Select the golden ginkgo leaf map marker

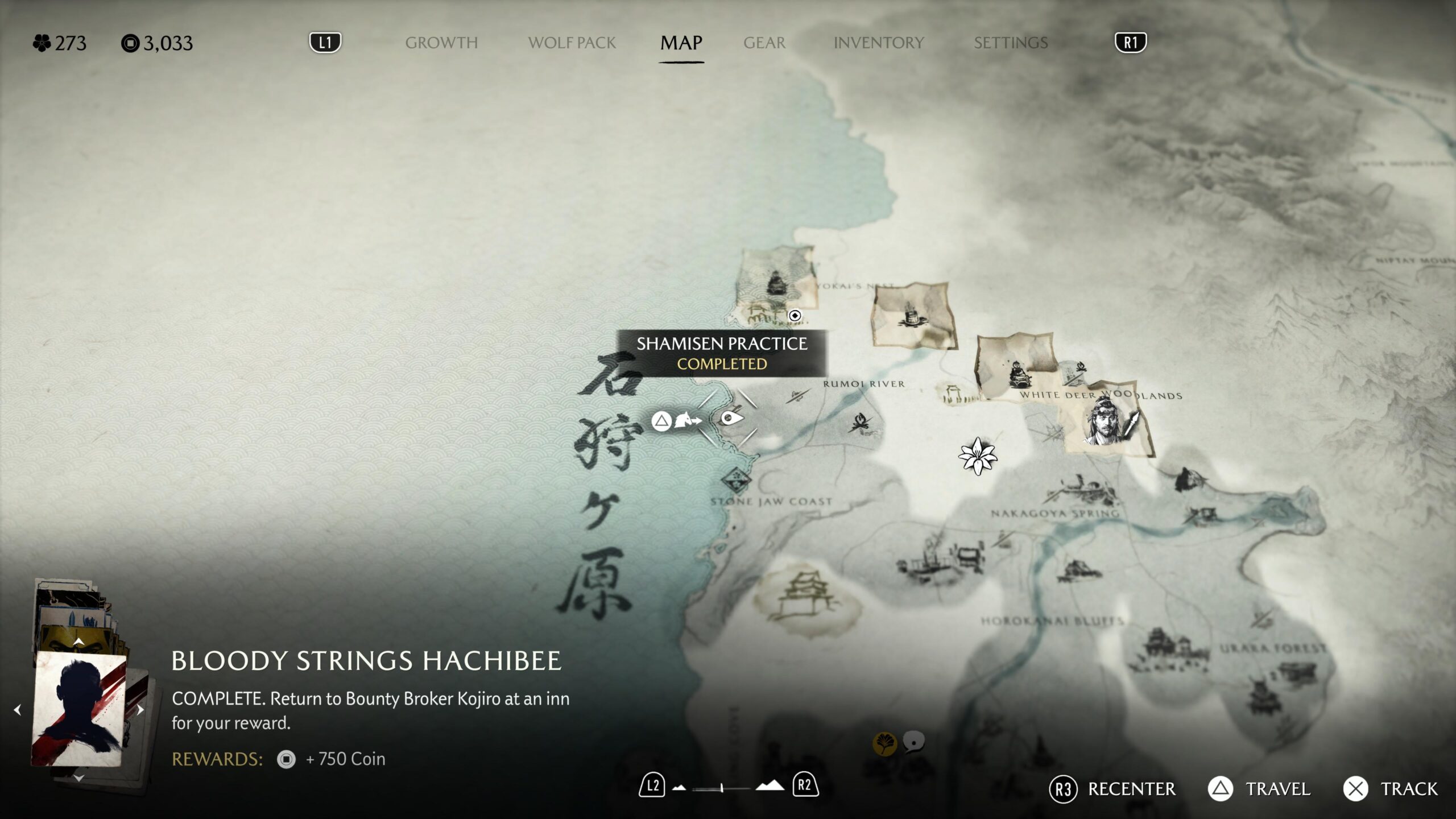[x=884, y=743]
